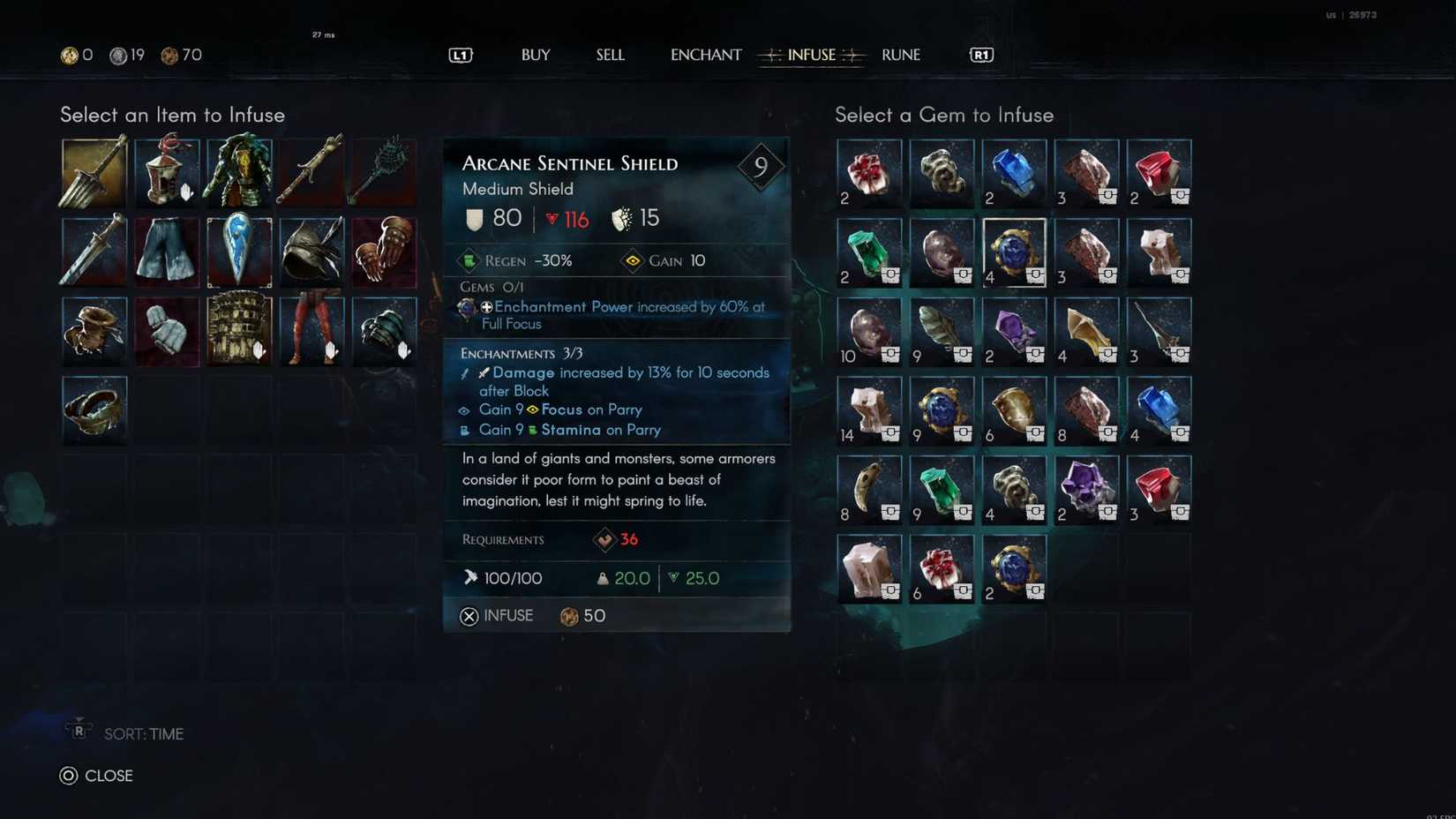Activate the SORT: TIME control
This screenshot has width=1456, height=819.
[143, 733]
